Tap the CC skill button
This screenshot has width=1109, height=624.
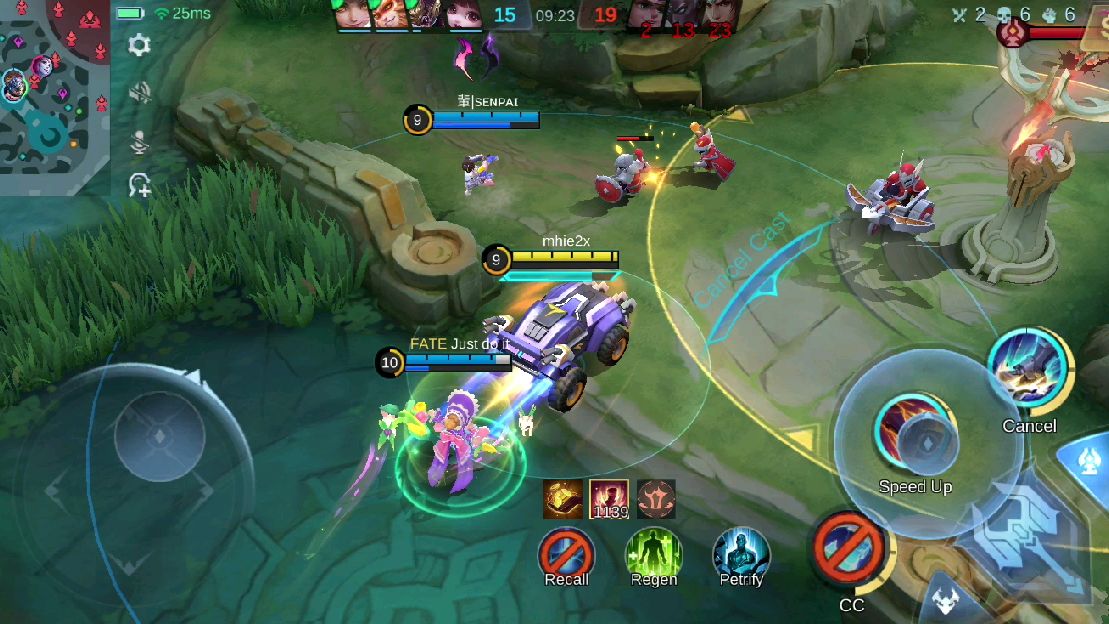[x=850, y=548]
